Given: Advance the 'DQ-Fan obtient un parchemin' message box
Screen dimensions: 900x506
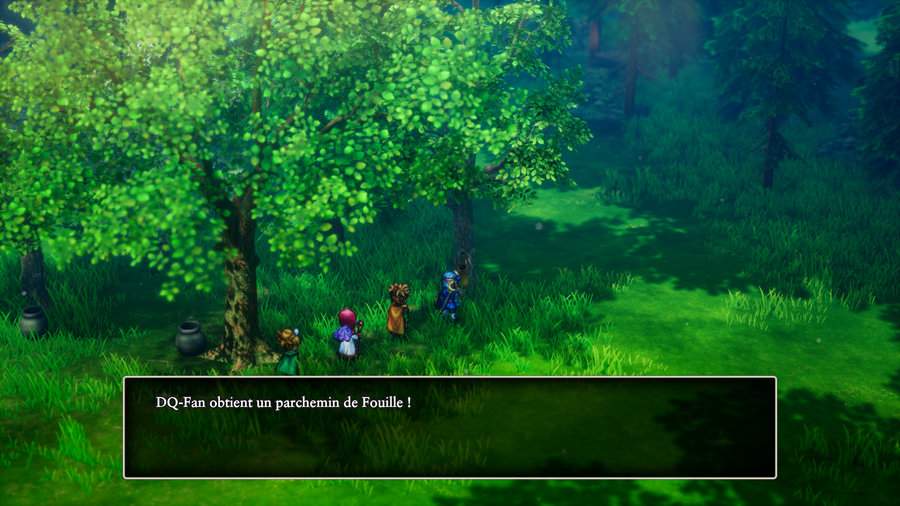Looking at the screenshot, I should pyautogui.click(x=449, y=427).
